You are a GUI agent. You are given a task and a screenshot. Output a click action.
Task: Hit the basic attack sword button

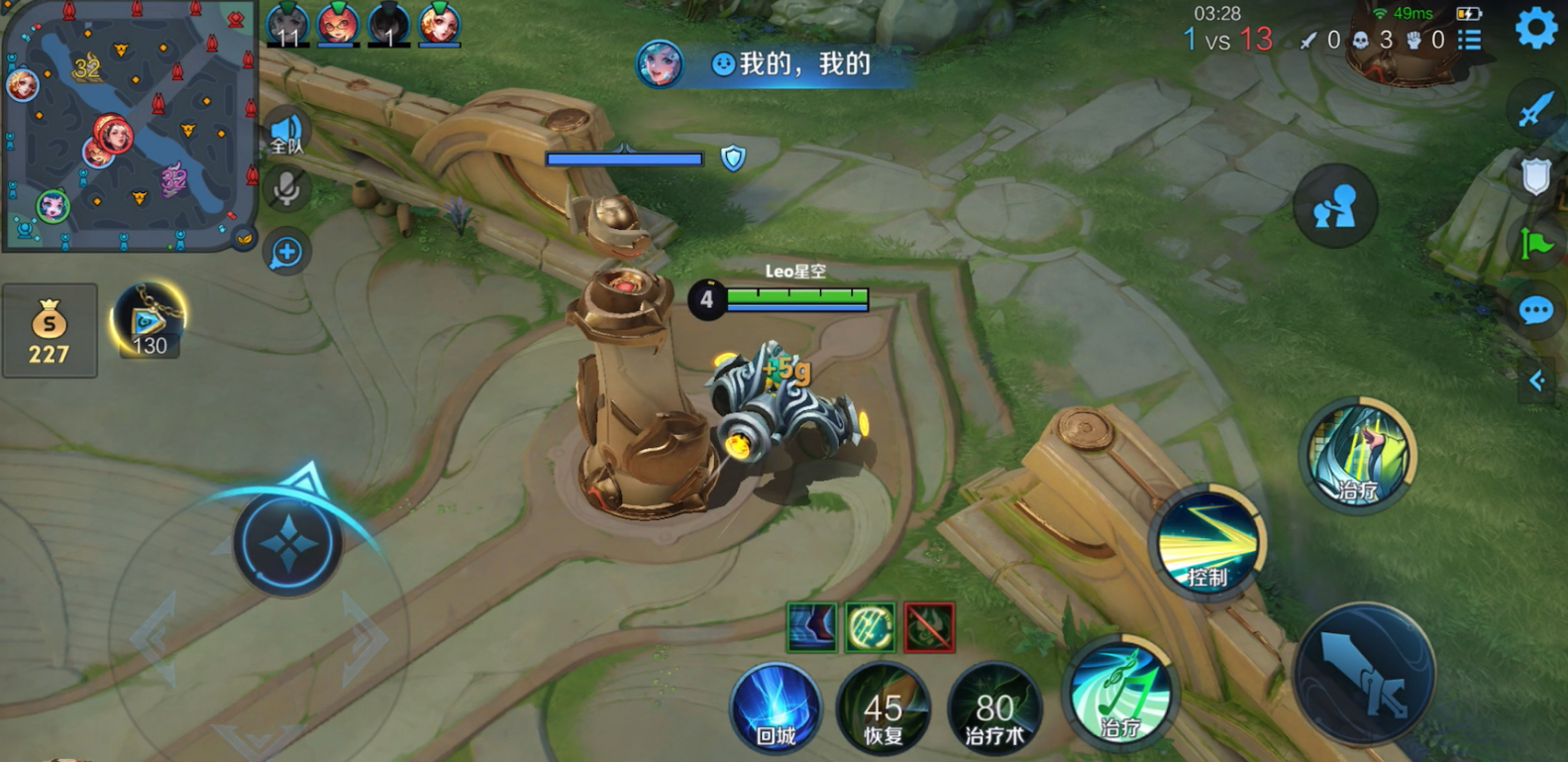(1363, 674)
